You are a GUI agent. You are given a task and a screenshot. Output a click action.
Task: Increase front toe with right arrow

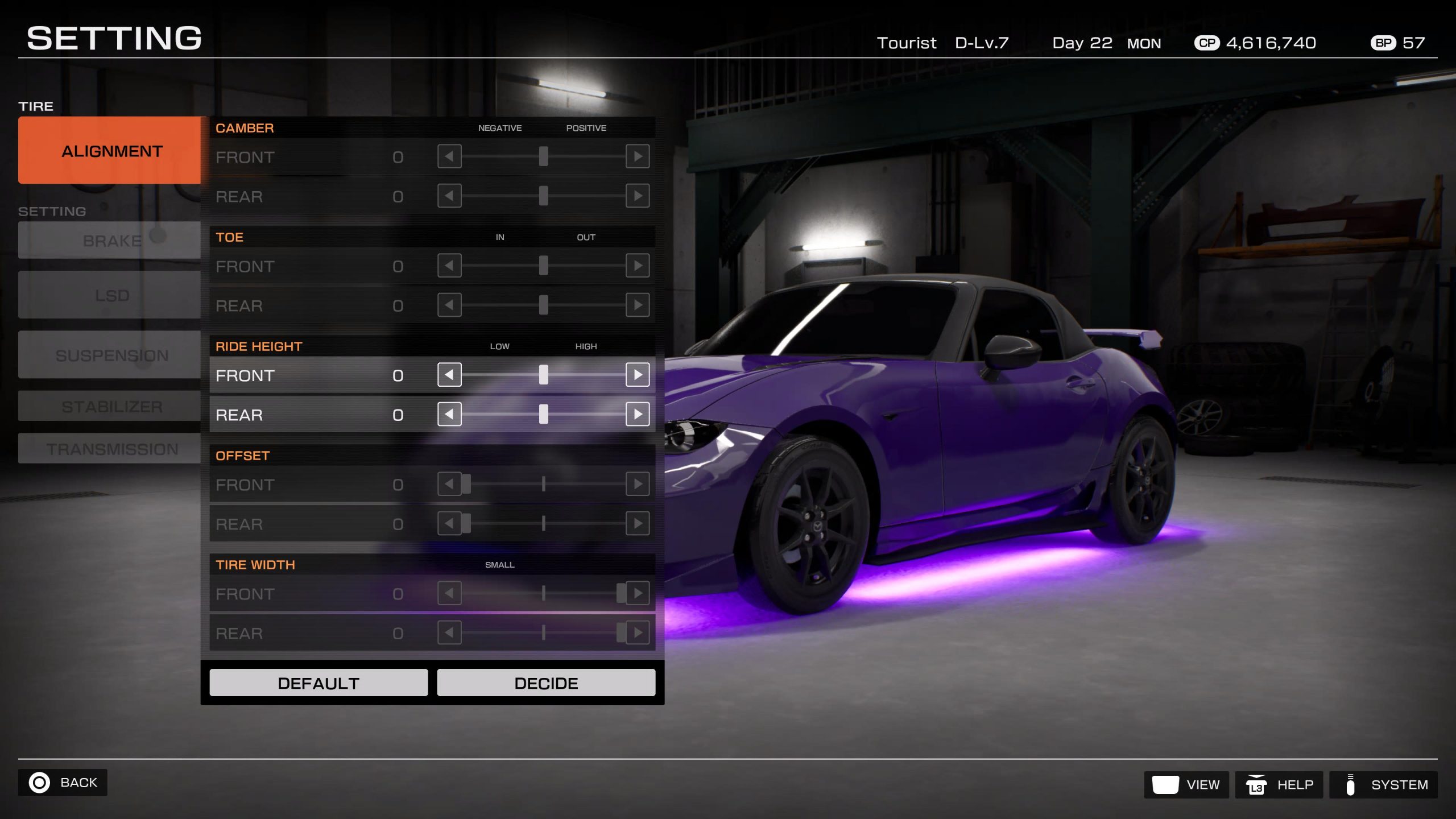pos(638,266)
